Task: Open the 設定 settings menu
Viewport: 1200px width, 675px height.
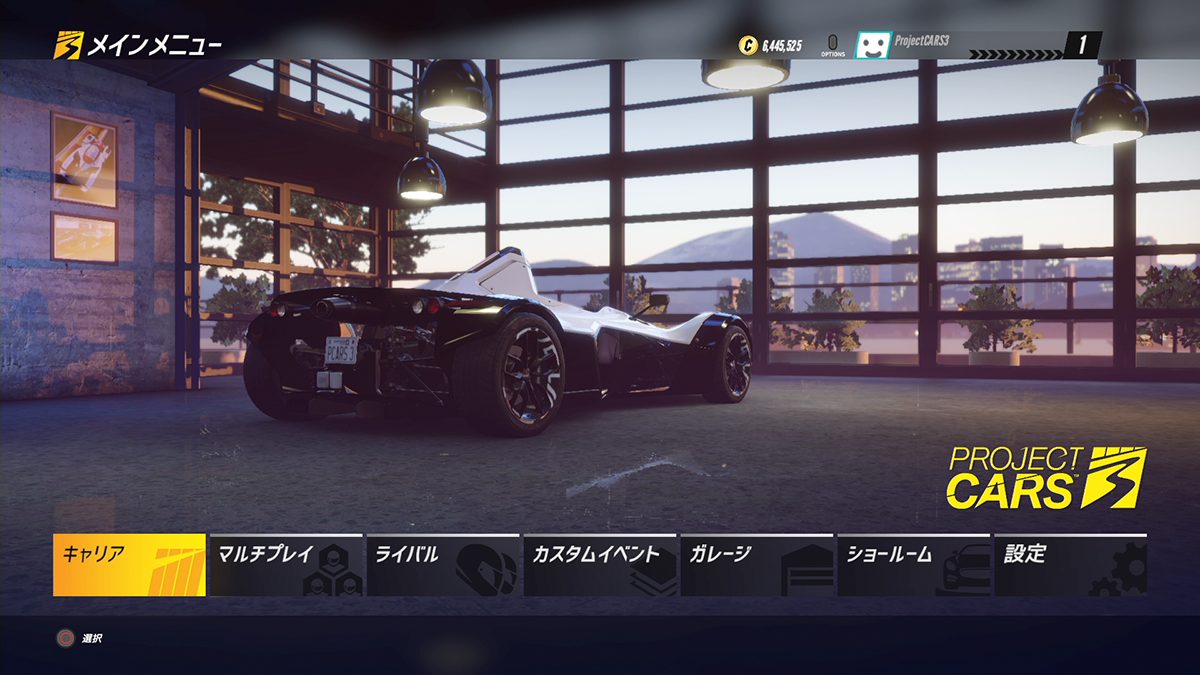Action: pyautogui.click(x=1071, y=565)
